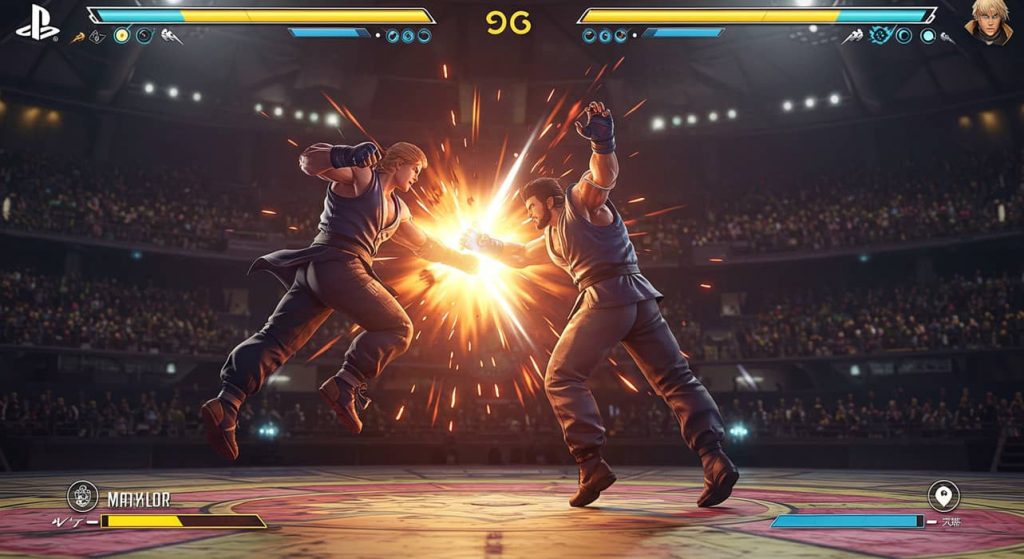Click the location pin badge icon
This screenshot has height=559, width=1024.
tap(942, 495)
